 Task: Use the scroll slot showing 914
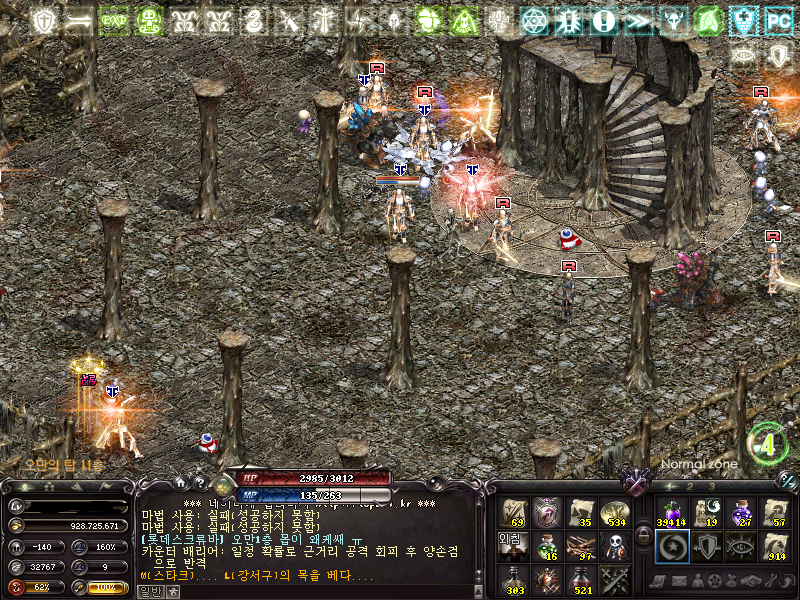(x=776, y=546)
